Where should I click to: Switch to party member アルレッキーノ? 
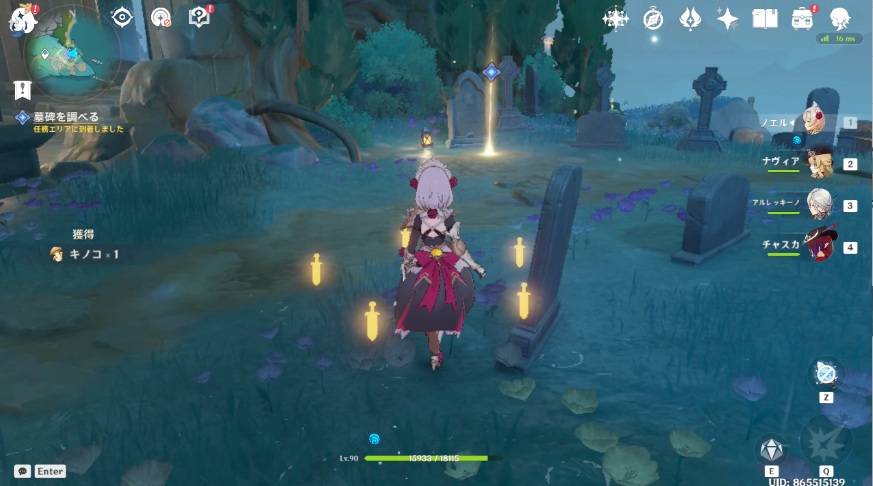819,205
